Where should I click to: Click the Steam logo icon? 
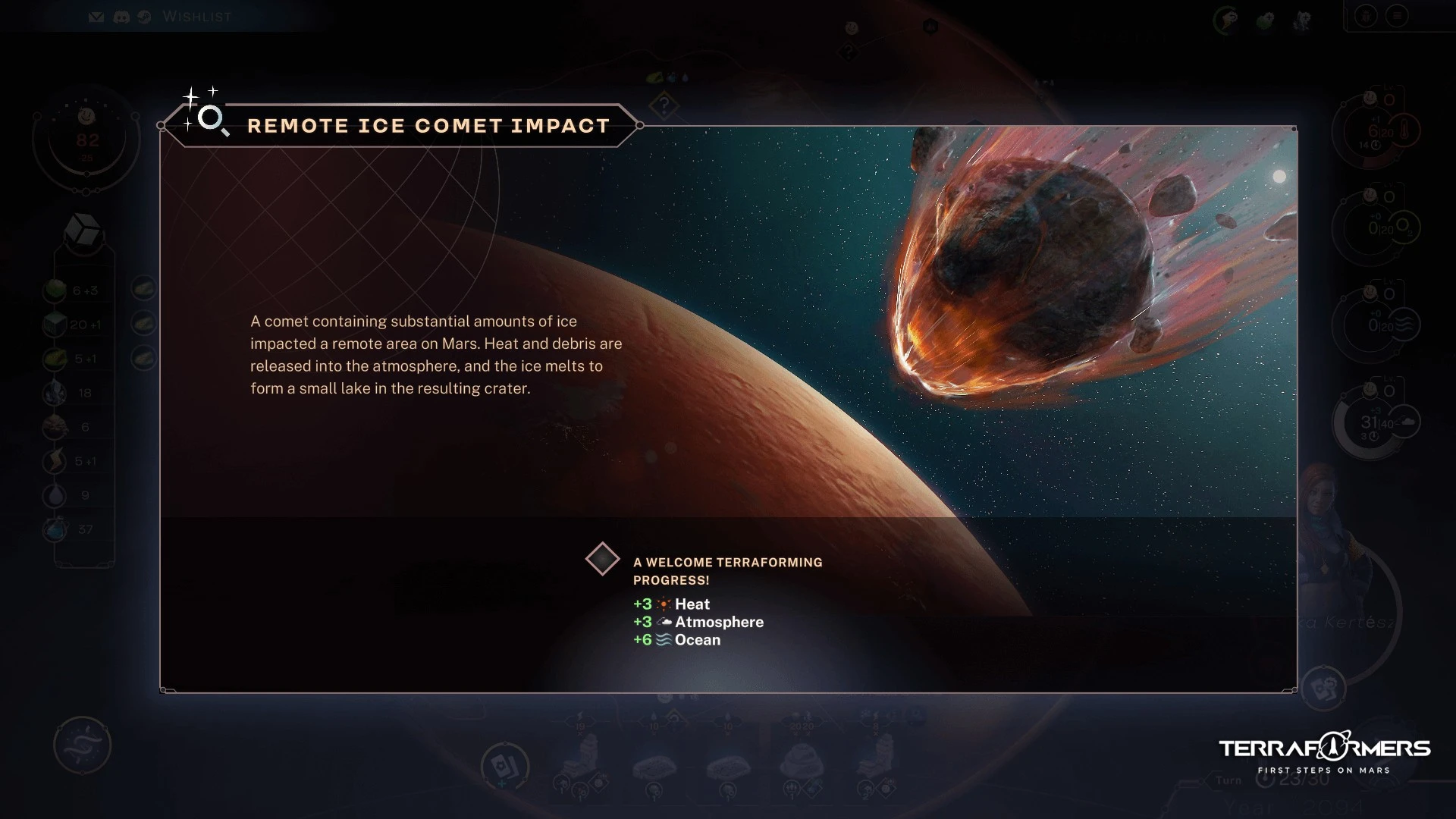pos(145,17)
